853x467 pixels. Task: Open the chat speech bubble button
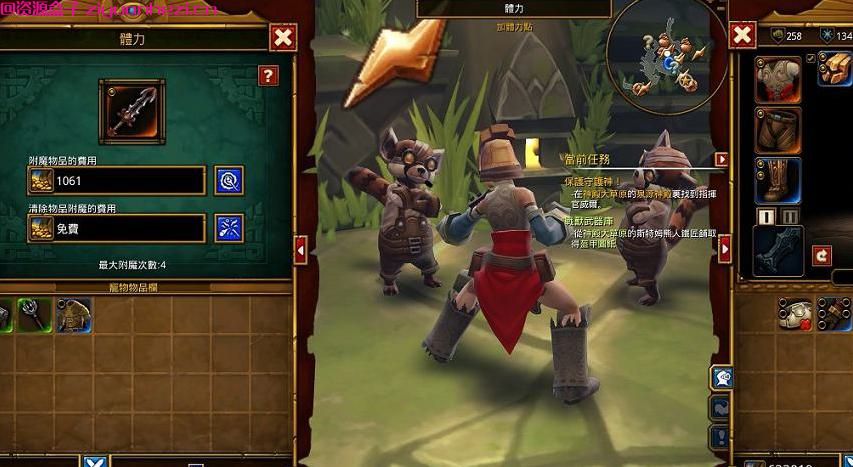click(720, 377)
